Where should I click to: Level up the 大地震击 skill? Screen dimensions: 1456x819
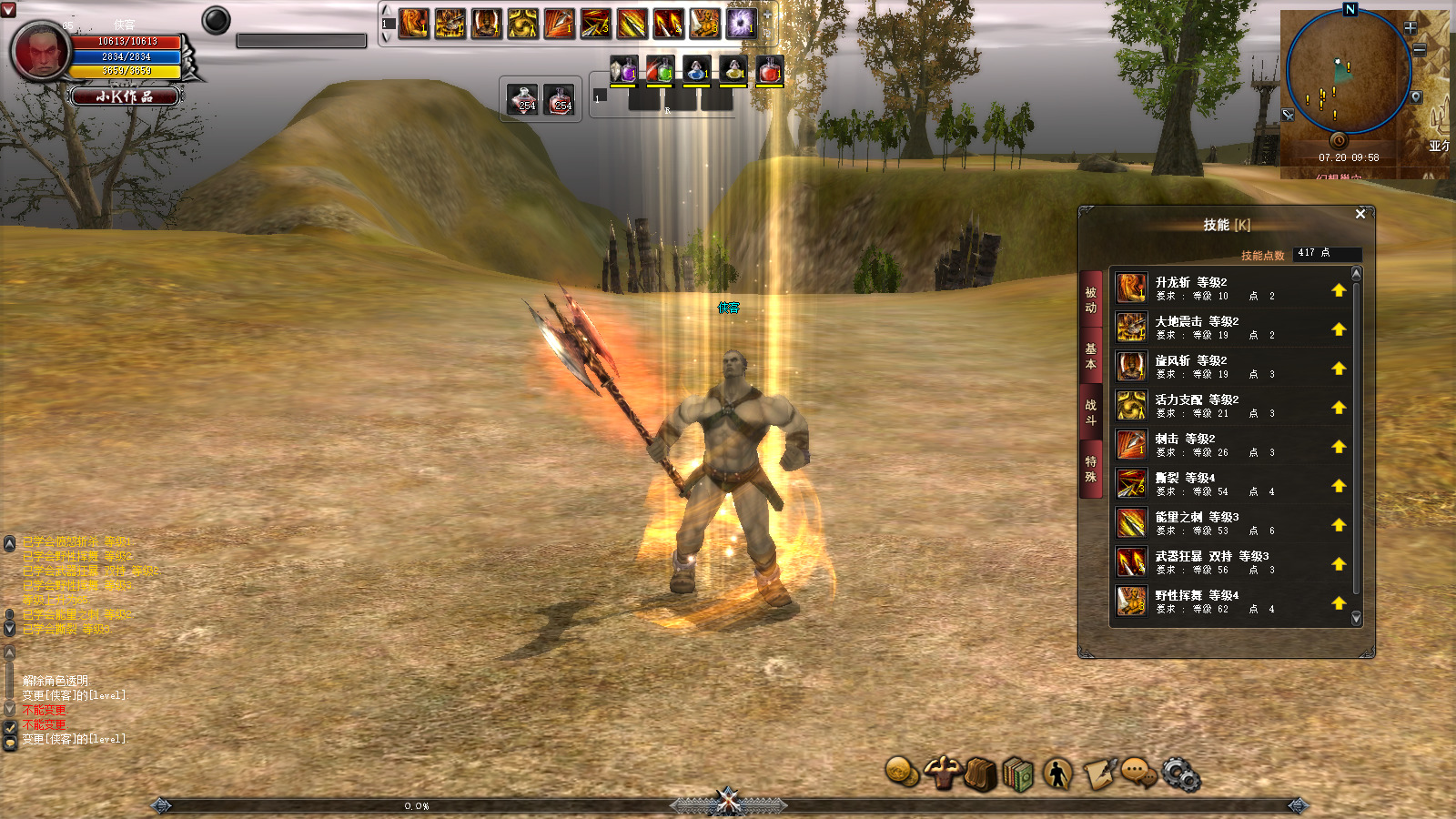click(1338, 329)
